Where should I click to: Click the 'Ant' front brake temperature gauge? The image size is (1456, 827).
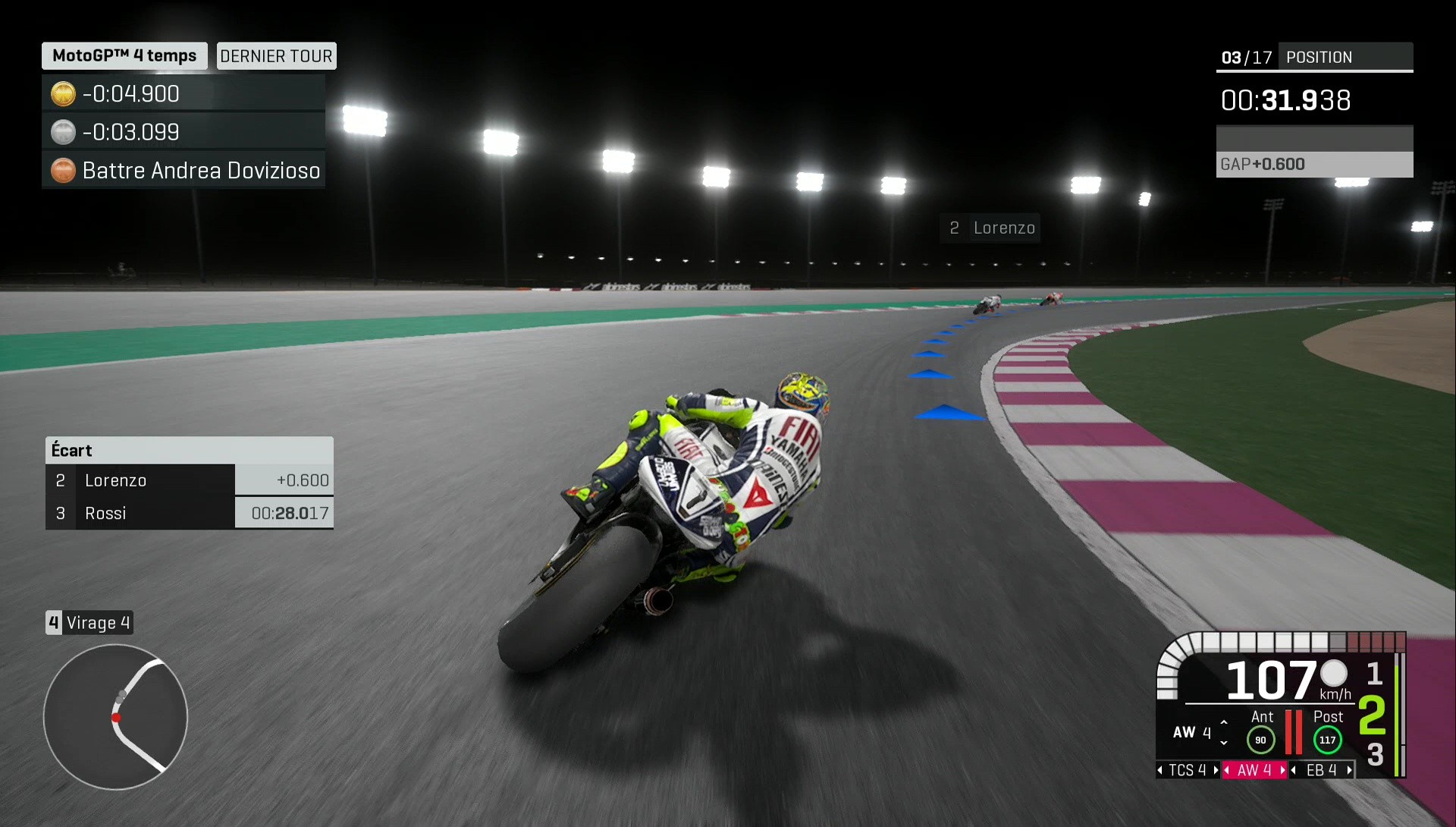tap(1260, 738)
